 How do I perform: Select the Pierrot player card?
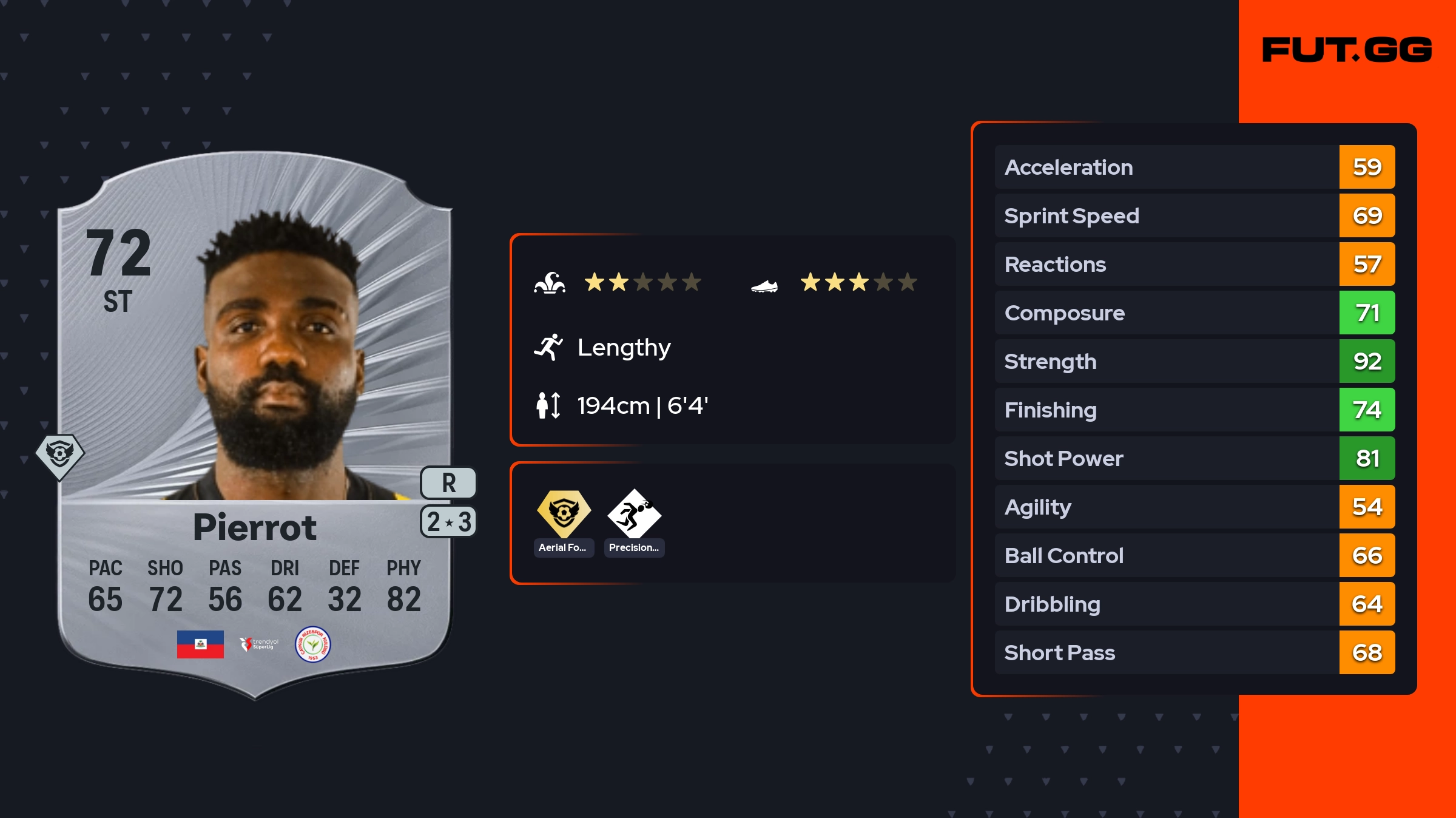point(255,425)
